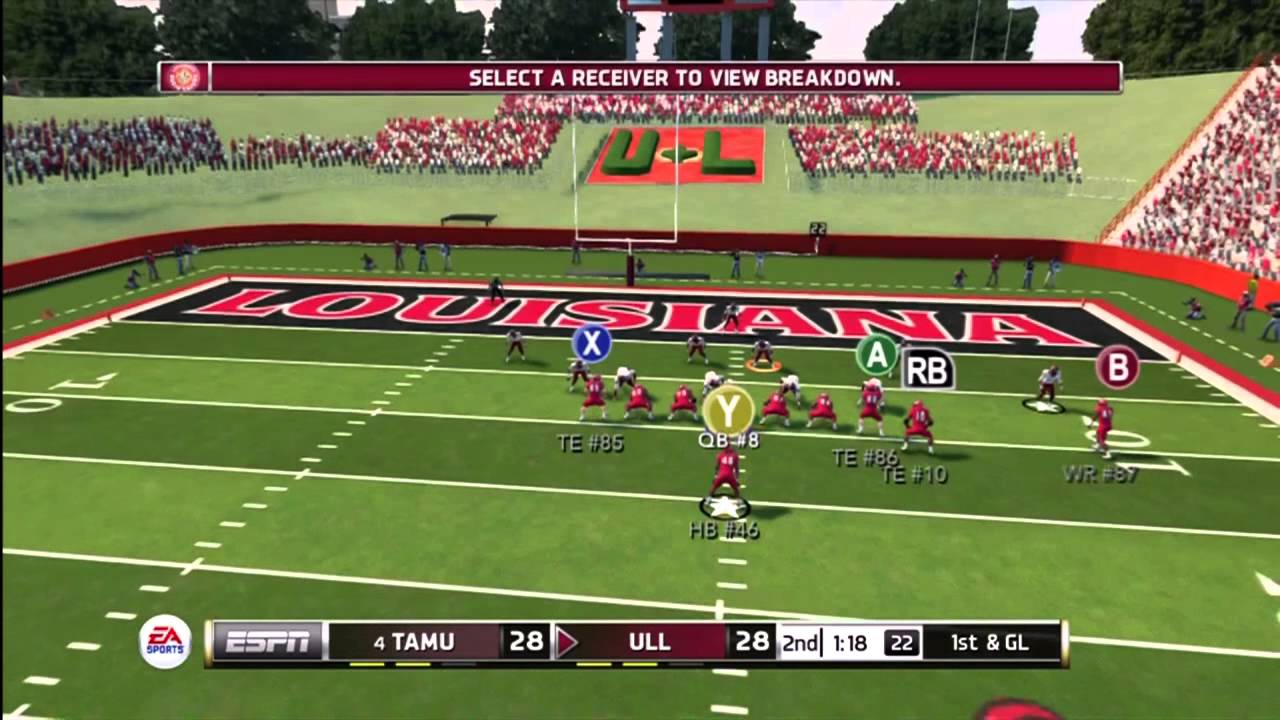
Task: Click the TE #85 player label
Action: pos(590,443)
